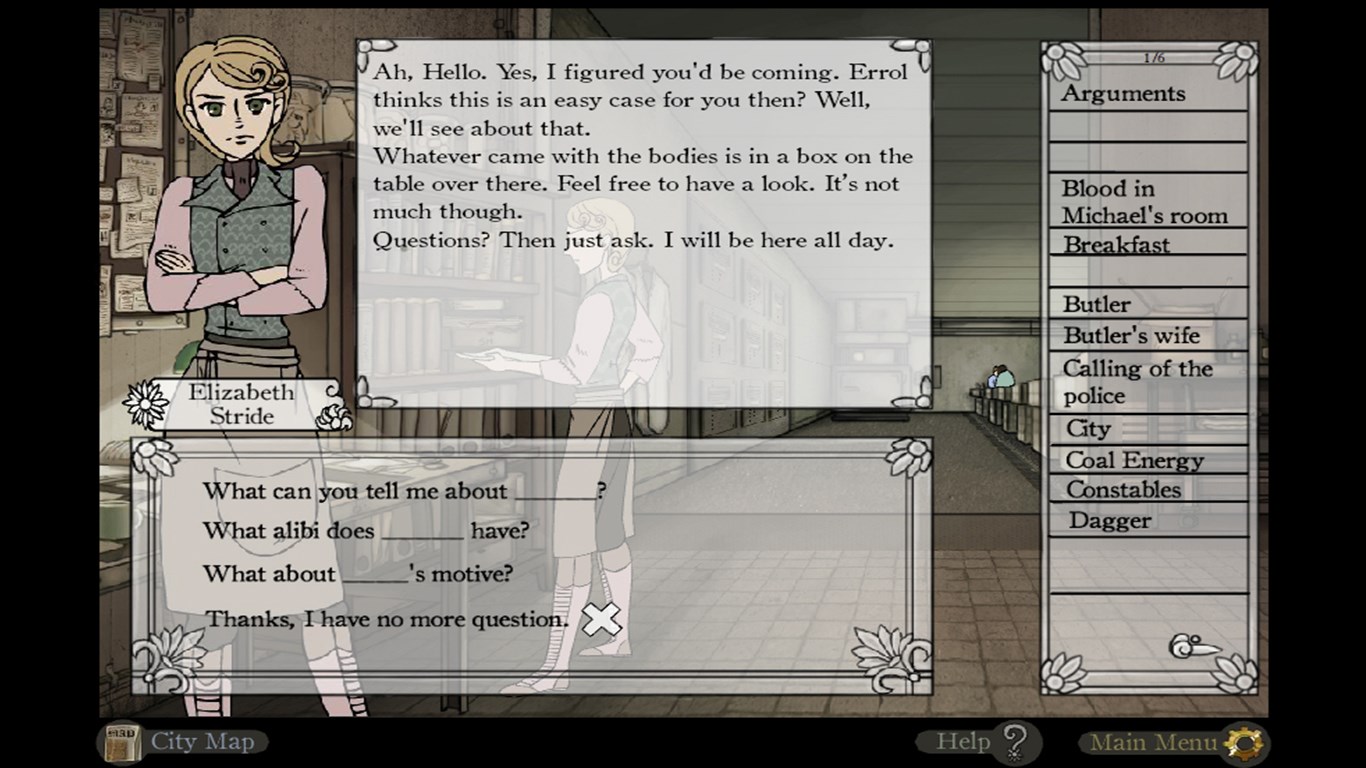Choose the Breakfast topic
The image size is (1366, 768).
click(1116, 245)
